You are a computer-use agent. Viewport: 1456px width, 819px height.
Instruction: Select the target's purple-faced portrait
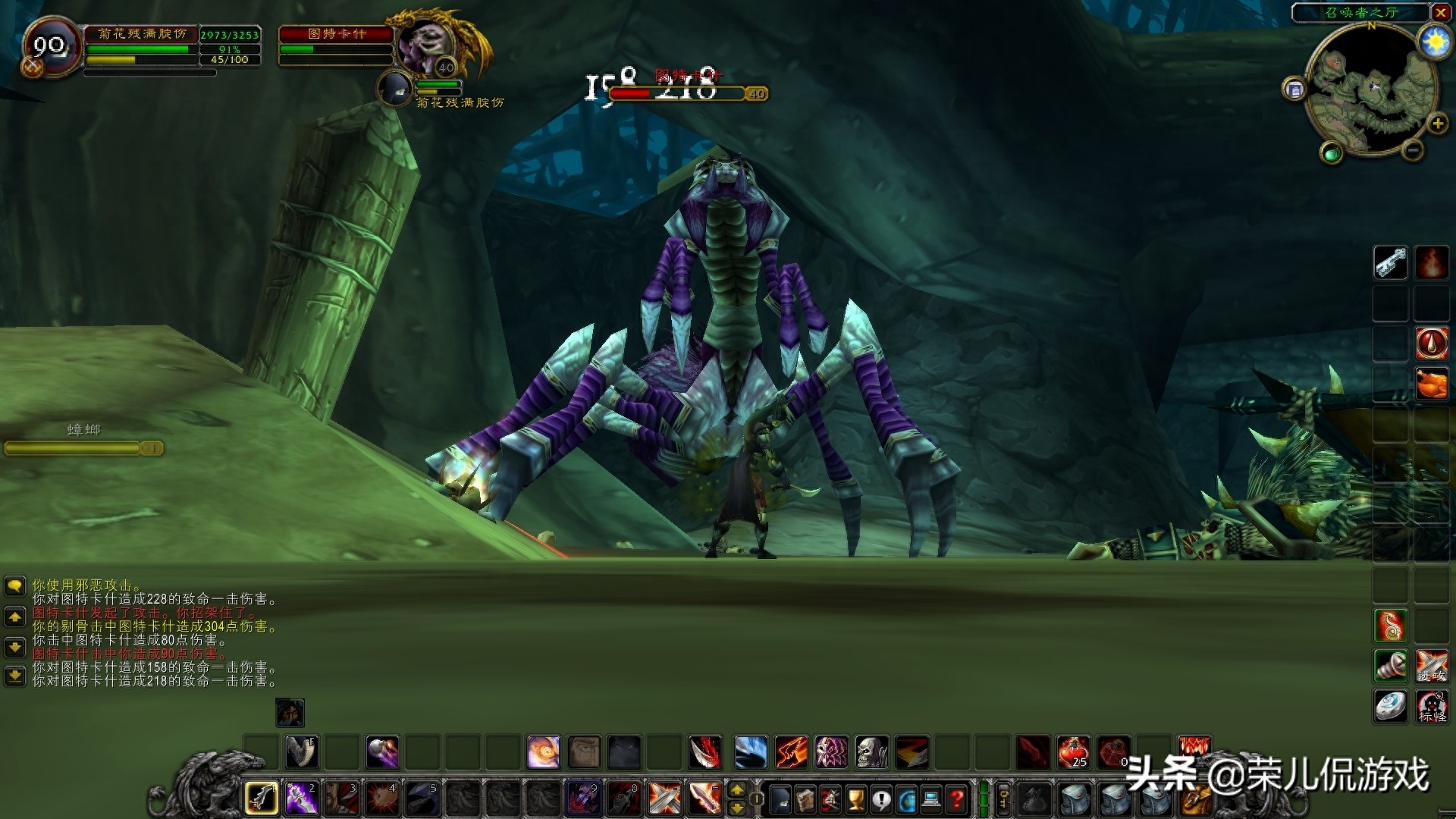(425, 44)
